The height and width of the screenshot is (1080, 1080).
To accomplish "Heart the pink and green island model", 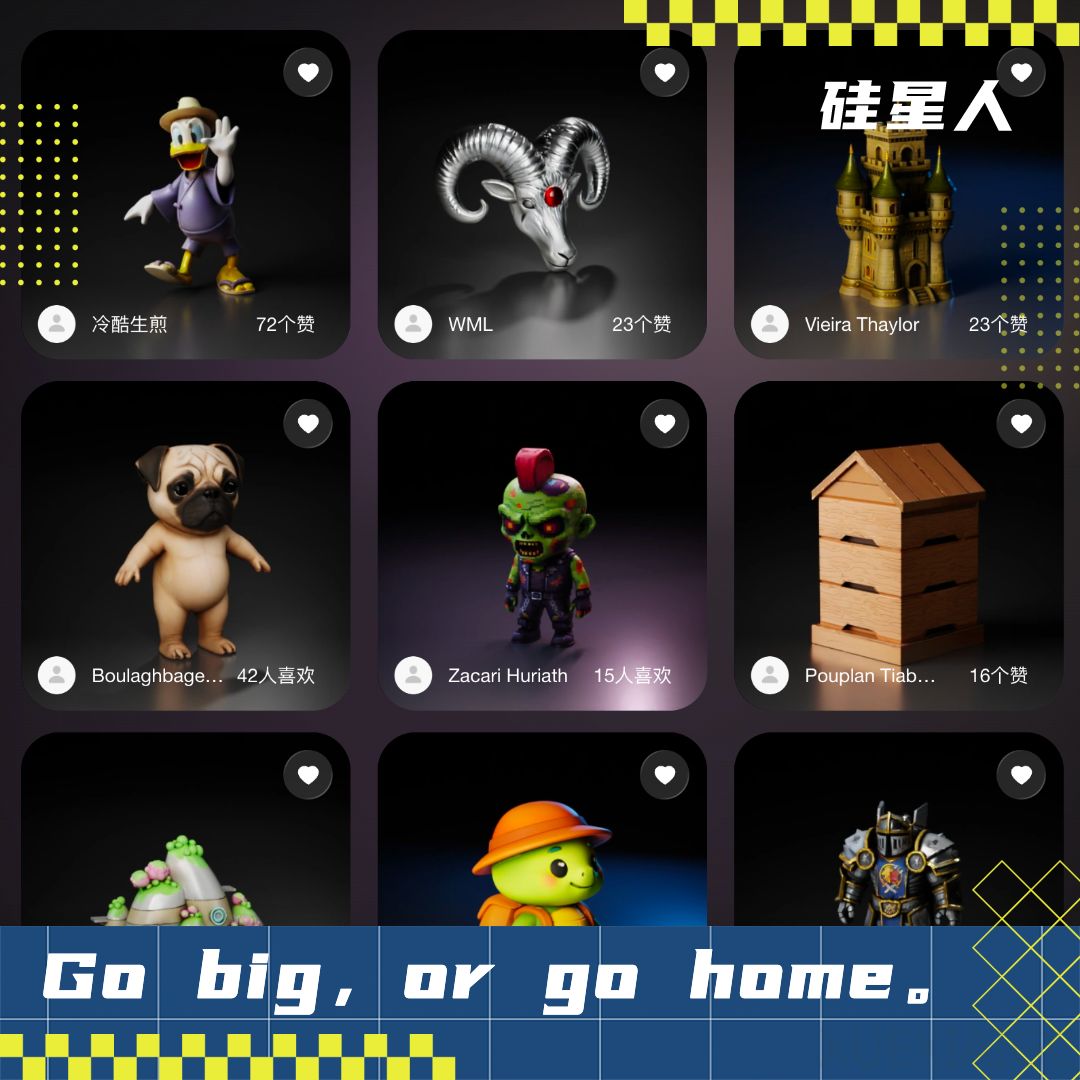I will pos(308,775).
